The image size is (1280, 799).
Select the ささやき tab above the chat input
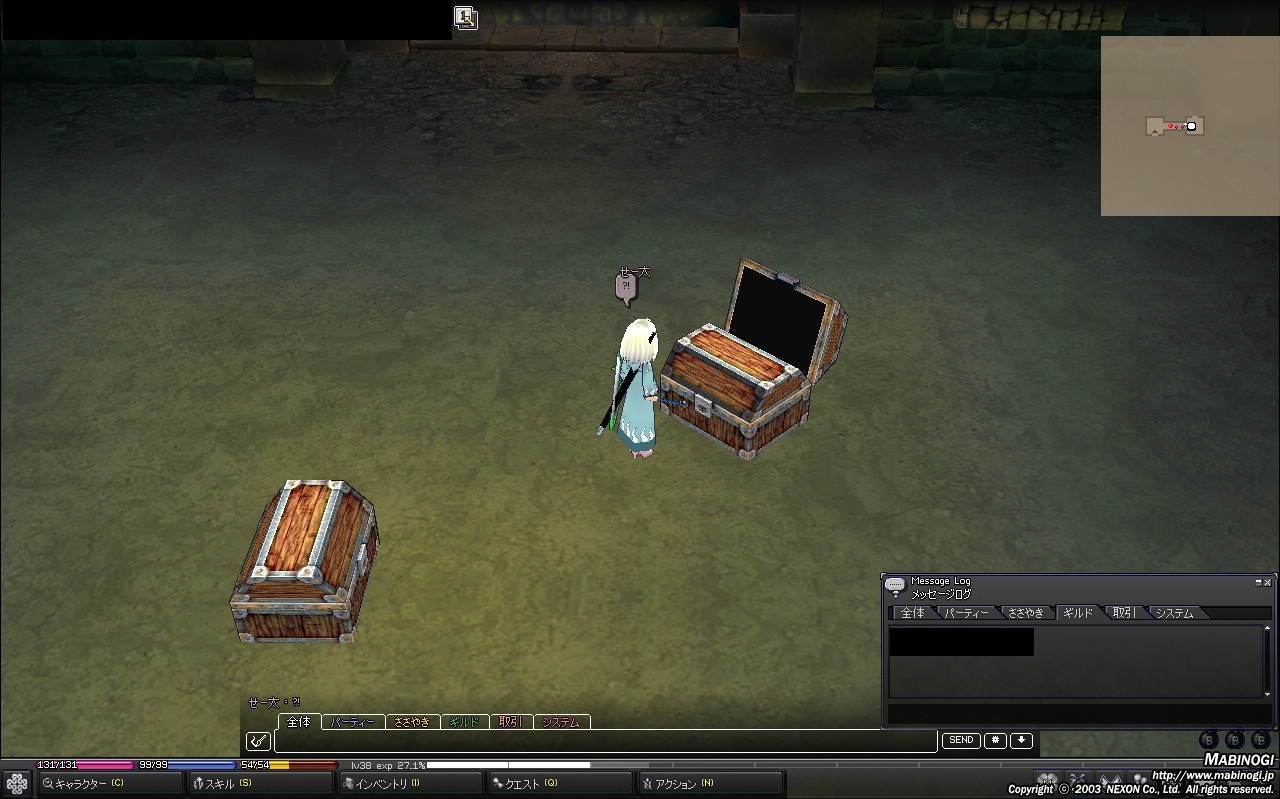(x=411, y=722)
